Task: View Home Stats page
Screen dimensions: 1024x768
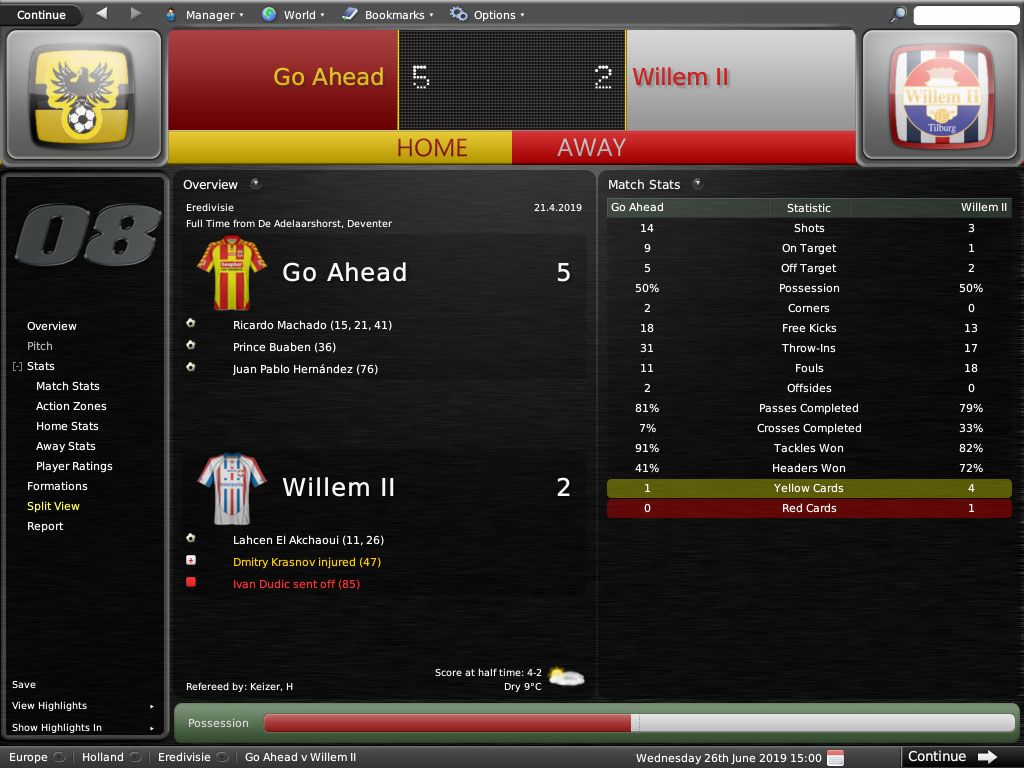Action: [x=67, y=426]
